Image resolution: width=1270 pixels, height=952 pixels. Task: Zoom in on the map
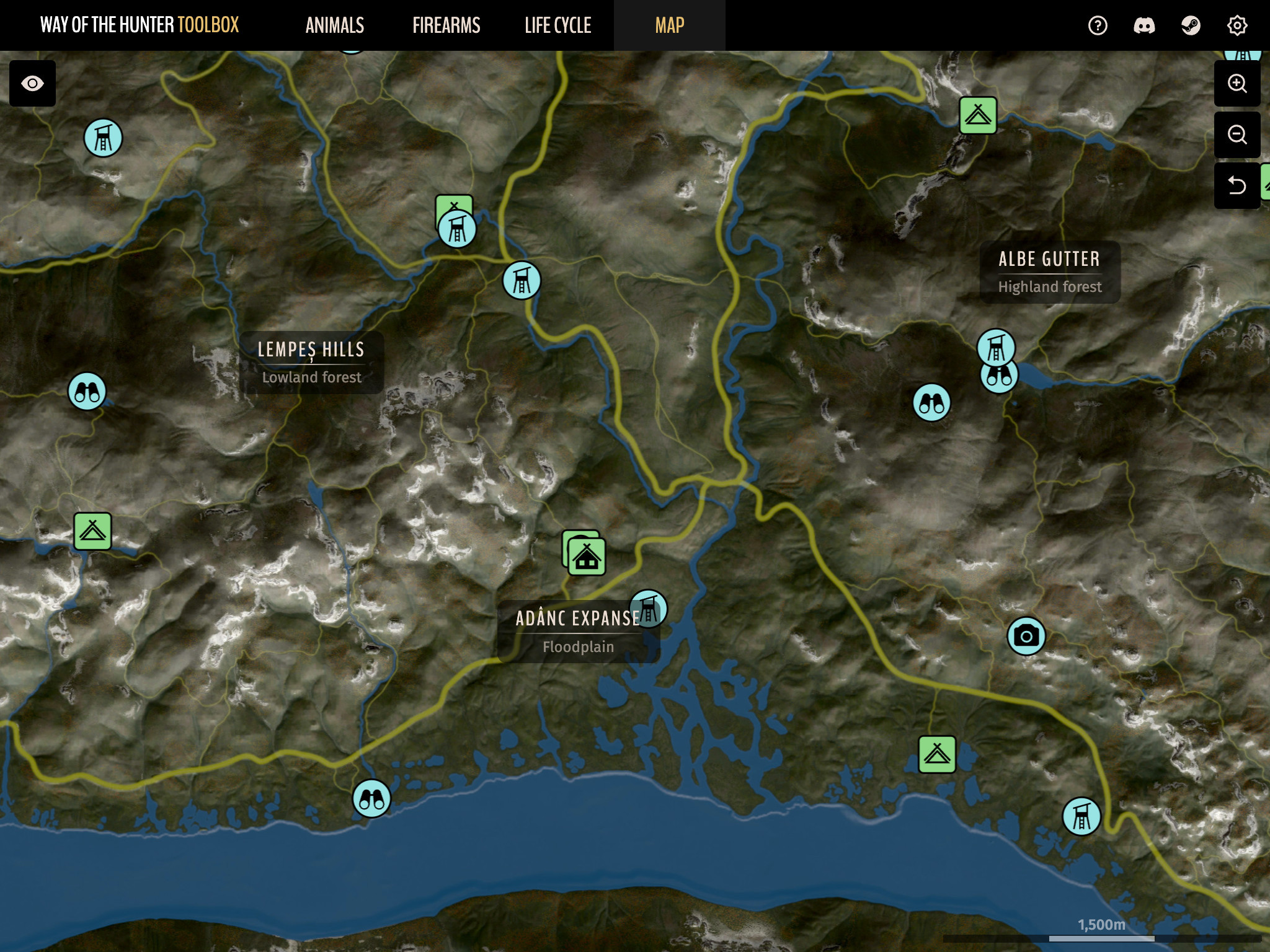point(1237,84)
